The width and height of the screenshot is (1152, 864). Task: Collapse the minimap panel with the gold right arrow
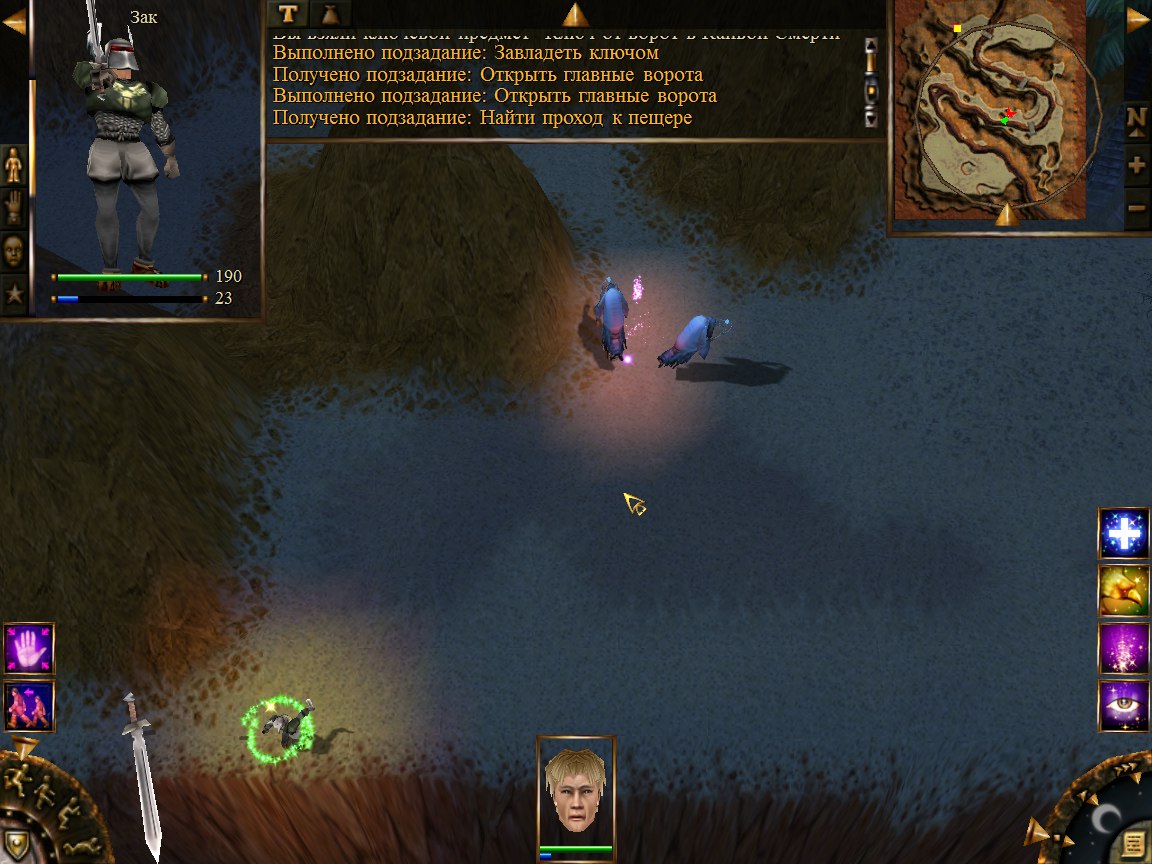point(1138,21)
